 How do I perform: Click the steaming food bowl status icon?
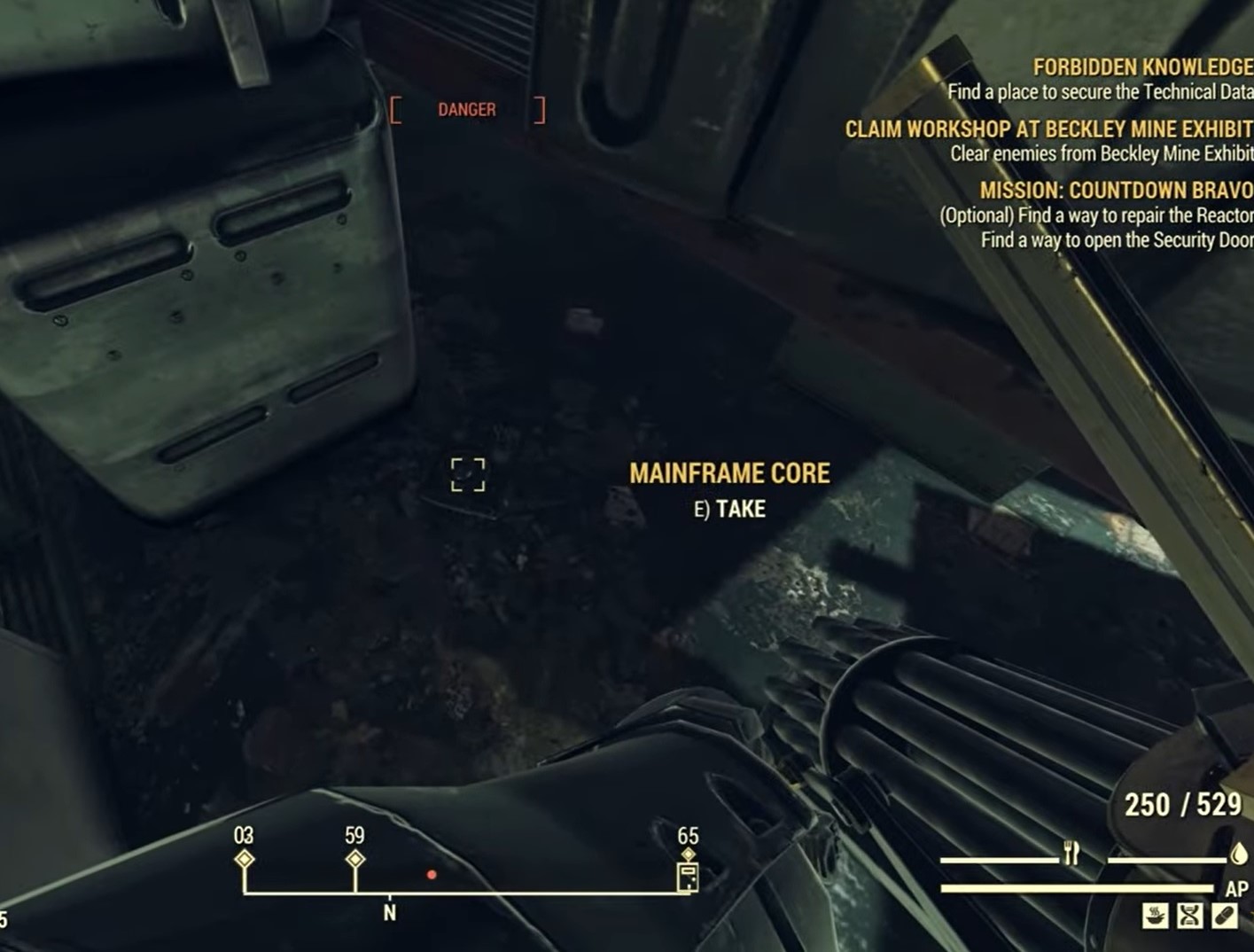[1155, 916]
